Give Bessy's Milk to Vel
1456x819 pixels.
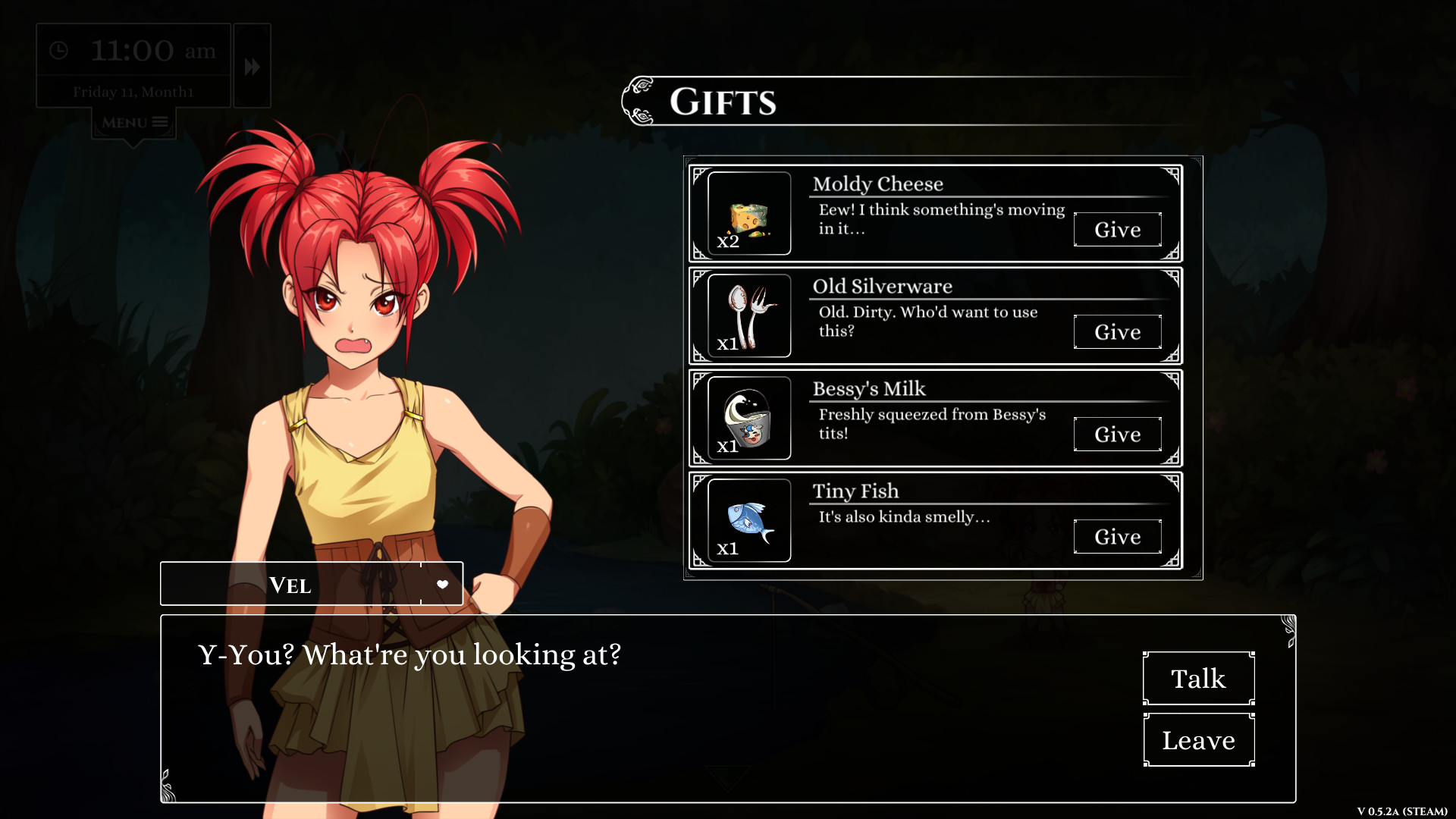[1117, 434]
